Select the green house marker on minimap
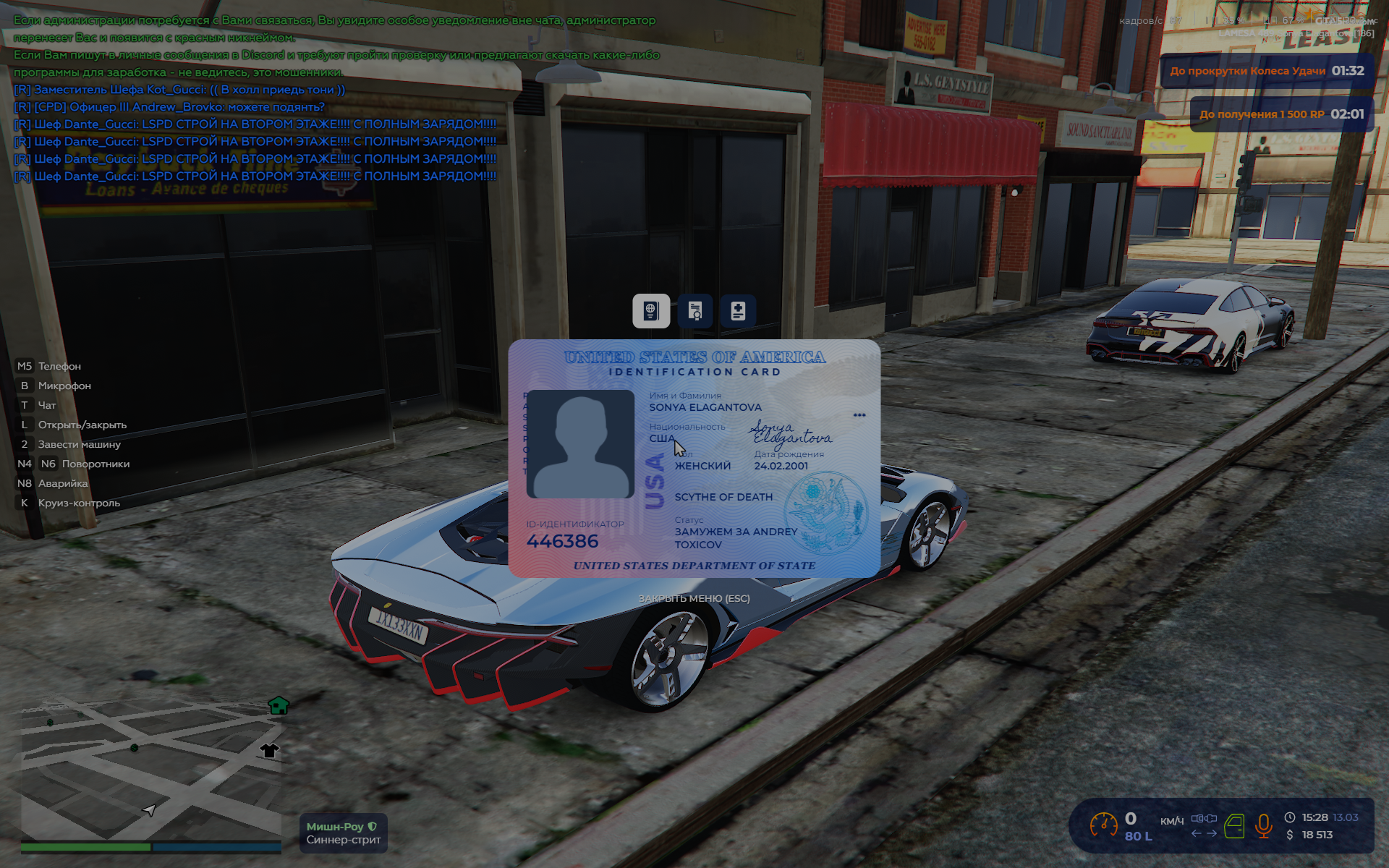 279,705
